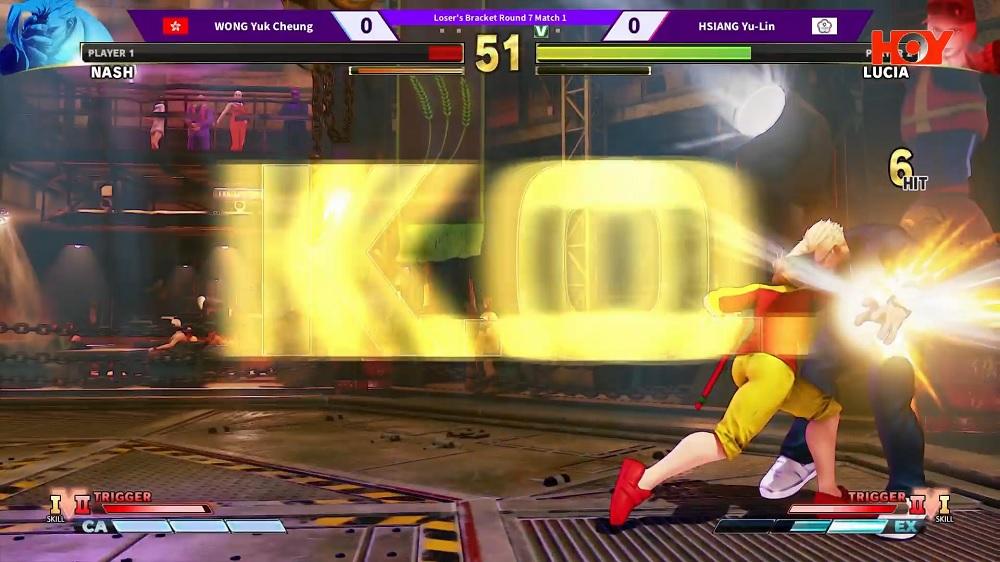Select Nash's V-Skill I icon
The image size is (1000, 562).
pos(56,503)
